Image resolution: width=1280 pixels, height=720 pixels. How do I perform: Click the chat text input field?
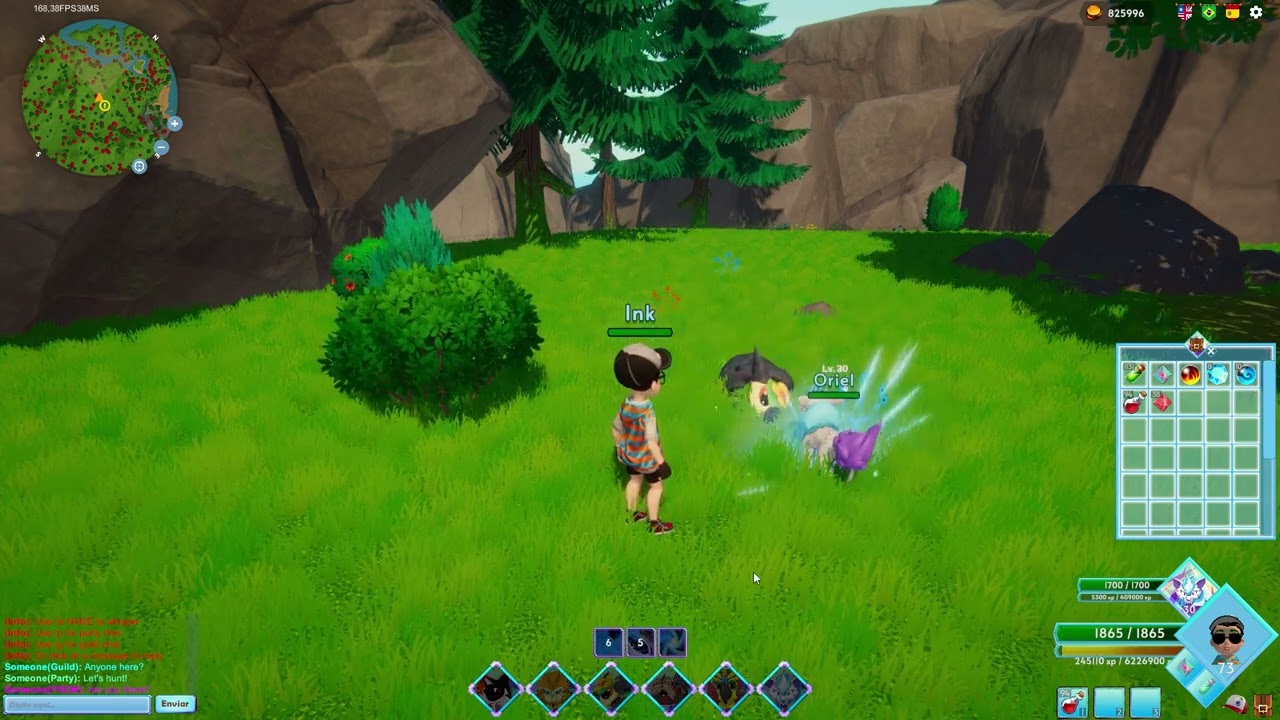77,704
